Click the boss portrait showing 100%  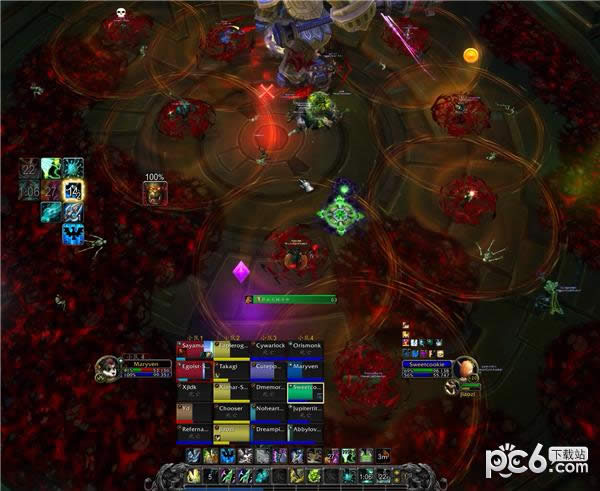click(155, 192)
